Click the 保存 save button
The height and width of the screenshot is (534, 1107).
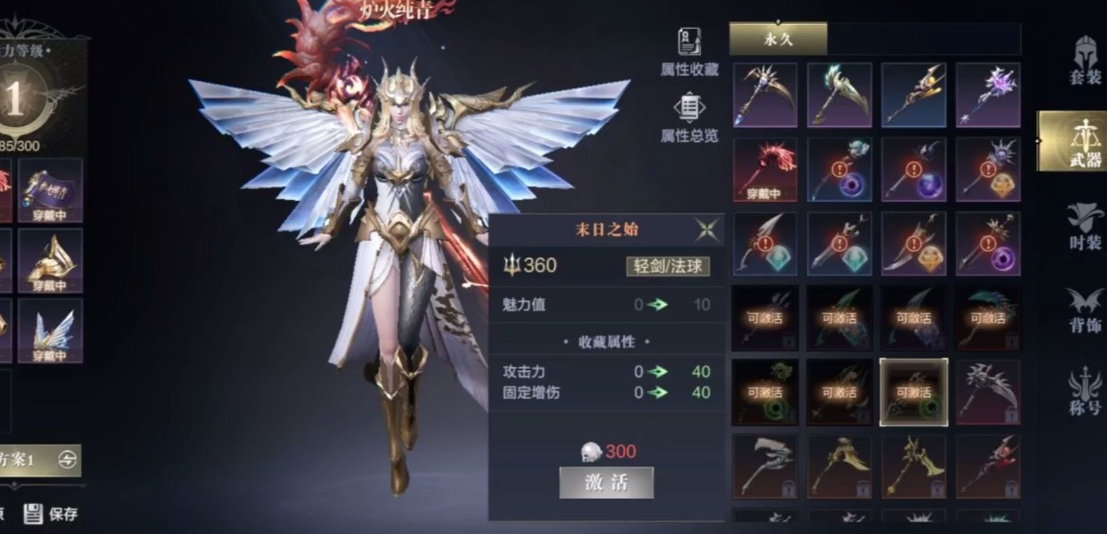pyautogui.click(x=51, y=514)
